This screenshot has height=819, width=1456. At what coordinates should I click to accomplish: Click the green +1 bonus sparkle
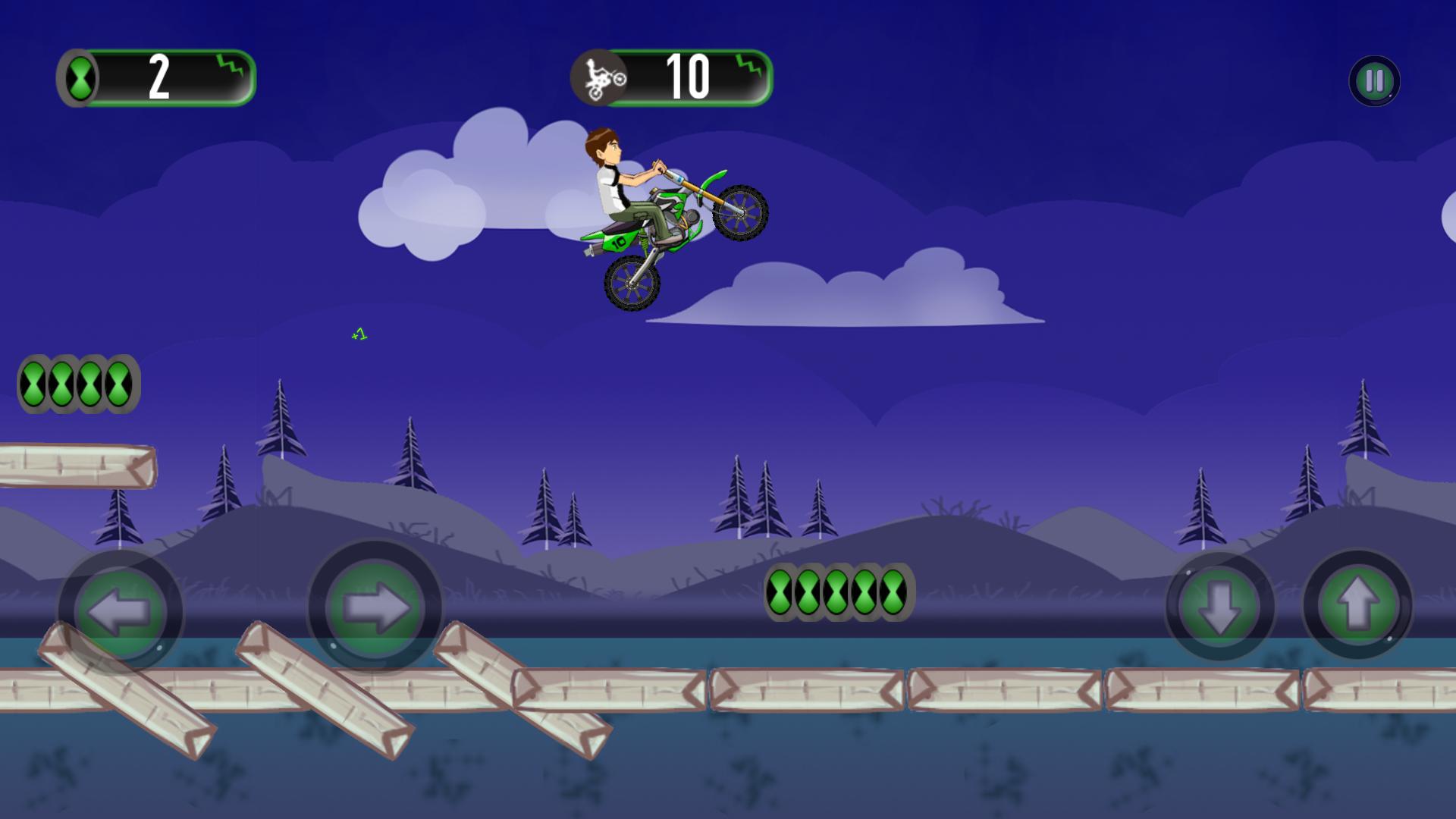pos(359,334)
